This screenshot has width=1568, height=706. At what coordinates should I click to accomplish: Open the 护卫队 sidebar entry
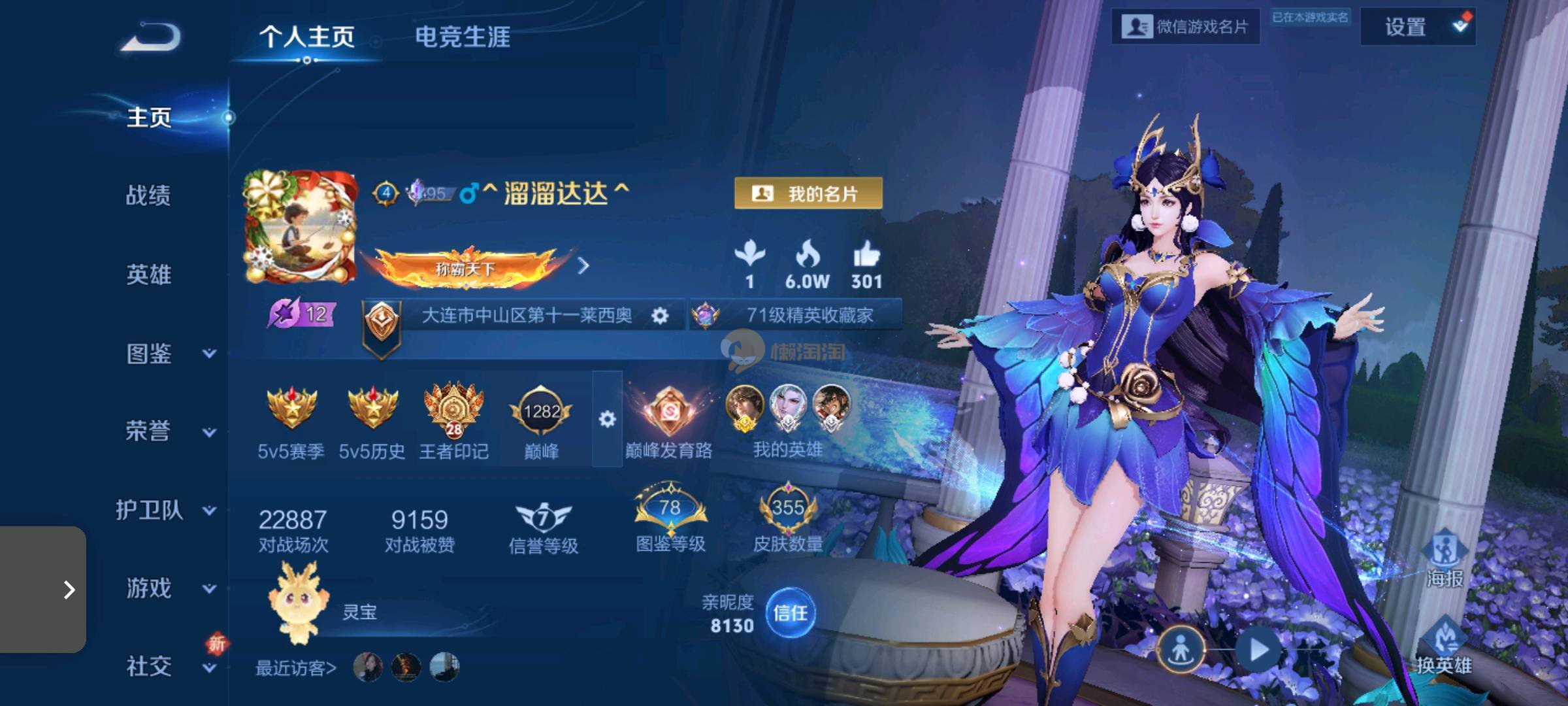point(163,510)
